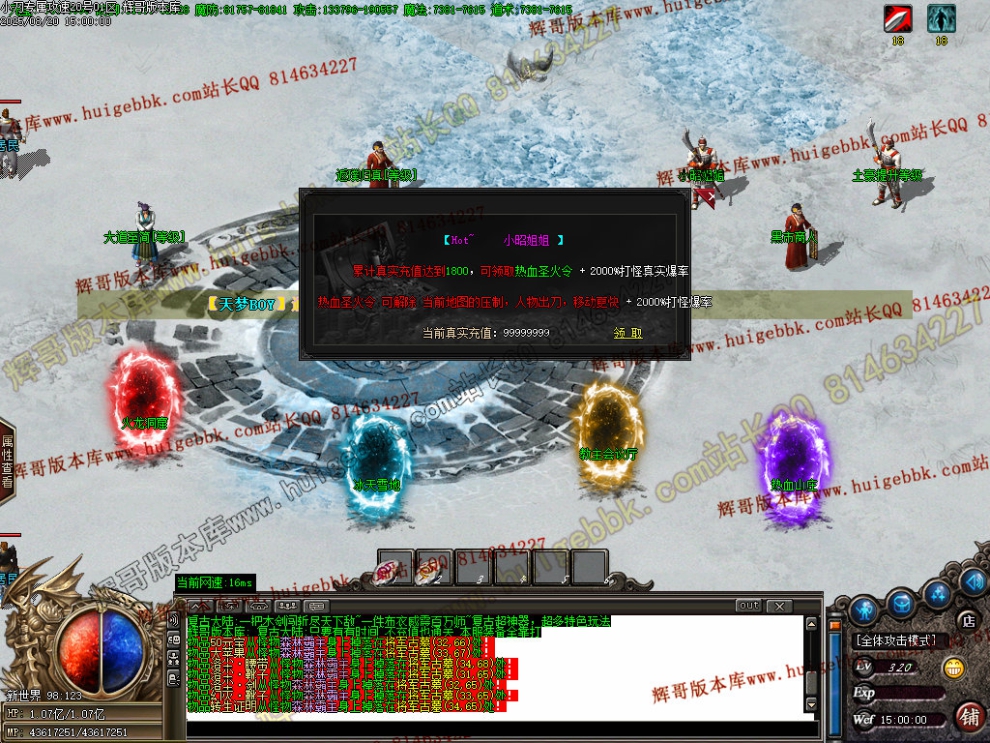Open the red 铺 stall button
This screenshot has height=743, width=990.
[x=969, y=716]
